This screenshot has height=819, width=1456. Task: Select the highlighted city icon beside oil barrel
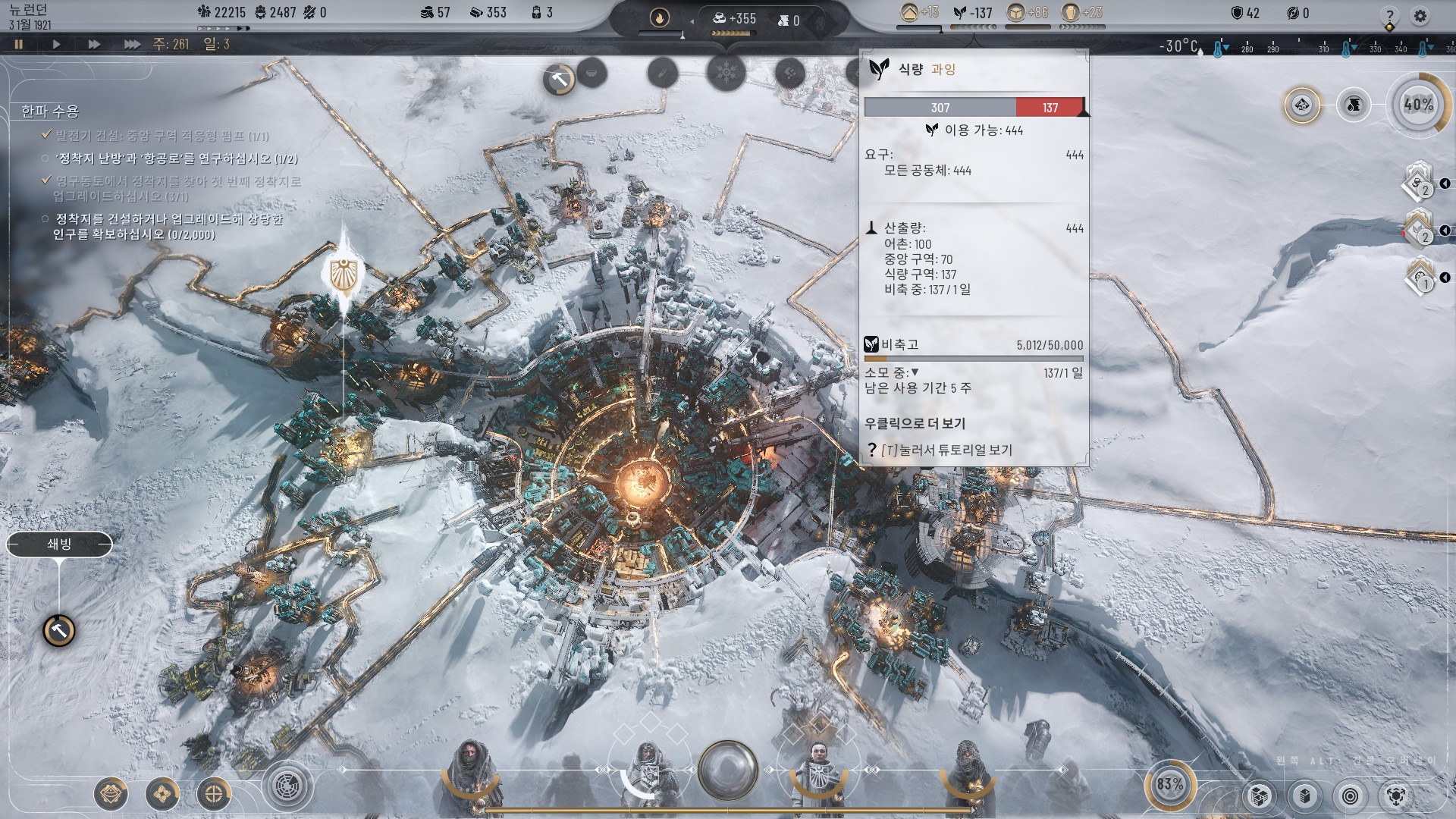[x=1302, y=105]
